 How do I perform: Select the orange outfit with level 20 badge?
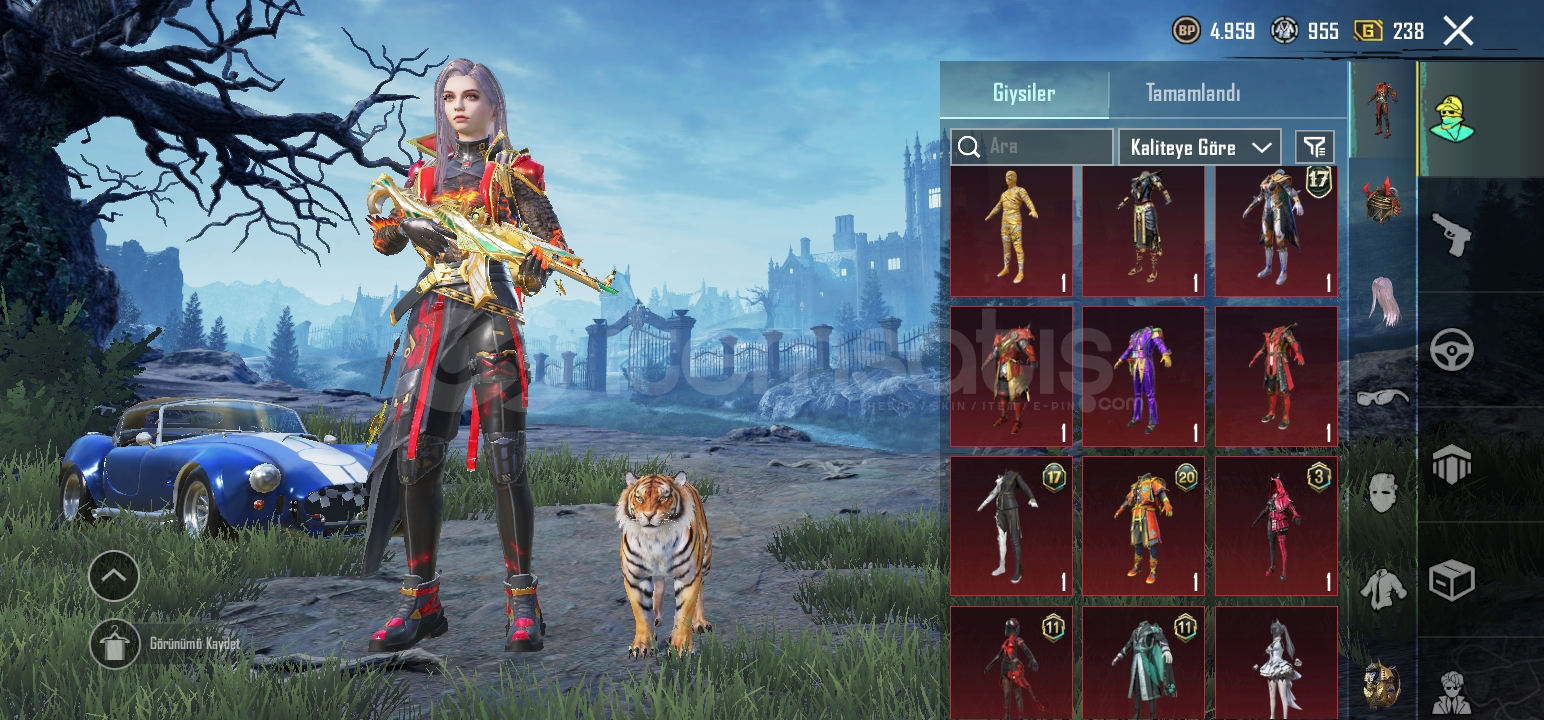(1143, 526)
